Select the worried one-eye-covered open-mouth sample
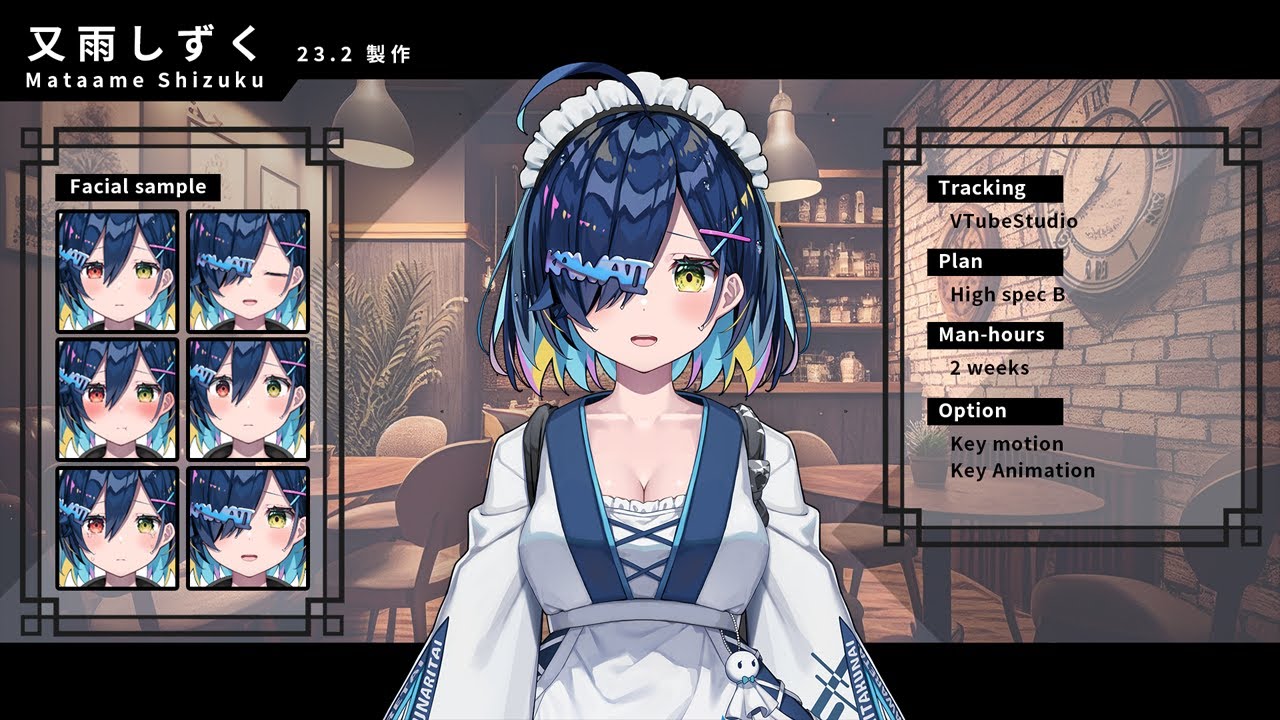Screen dimensions: 1280x720 pyautogui.click(x=248, y=528)
